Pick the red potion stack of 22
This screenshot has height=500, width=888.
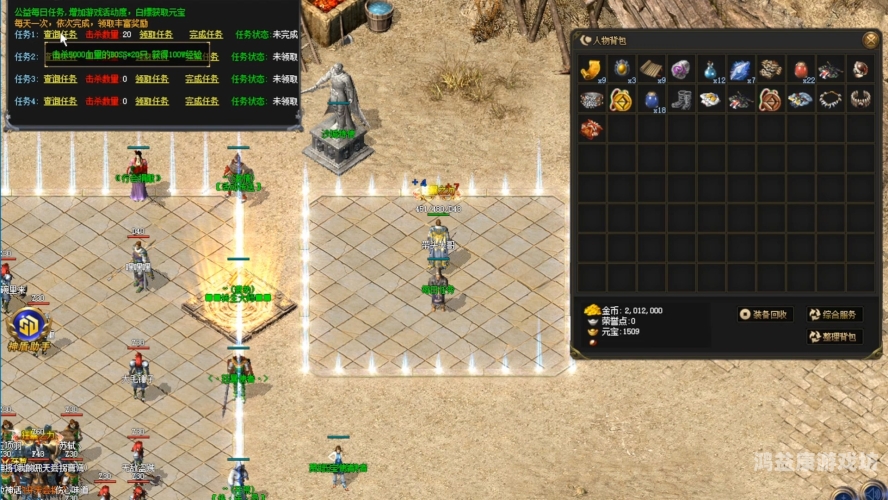pos(800,69)
